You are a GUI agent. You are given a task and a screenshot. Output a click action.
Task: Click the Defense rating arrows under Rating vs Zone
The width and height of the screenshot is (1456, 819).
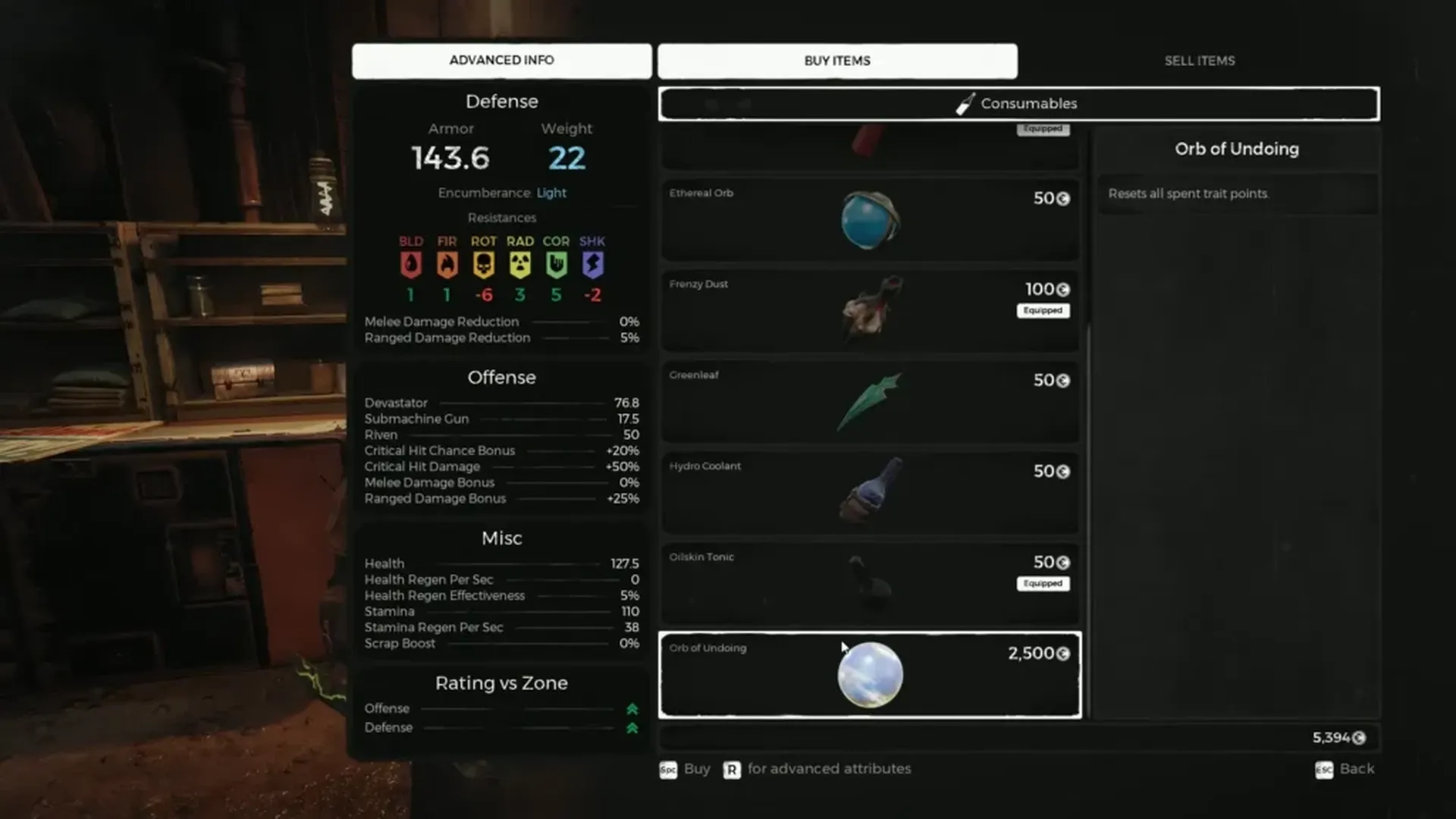point(632,728)
